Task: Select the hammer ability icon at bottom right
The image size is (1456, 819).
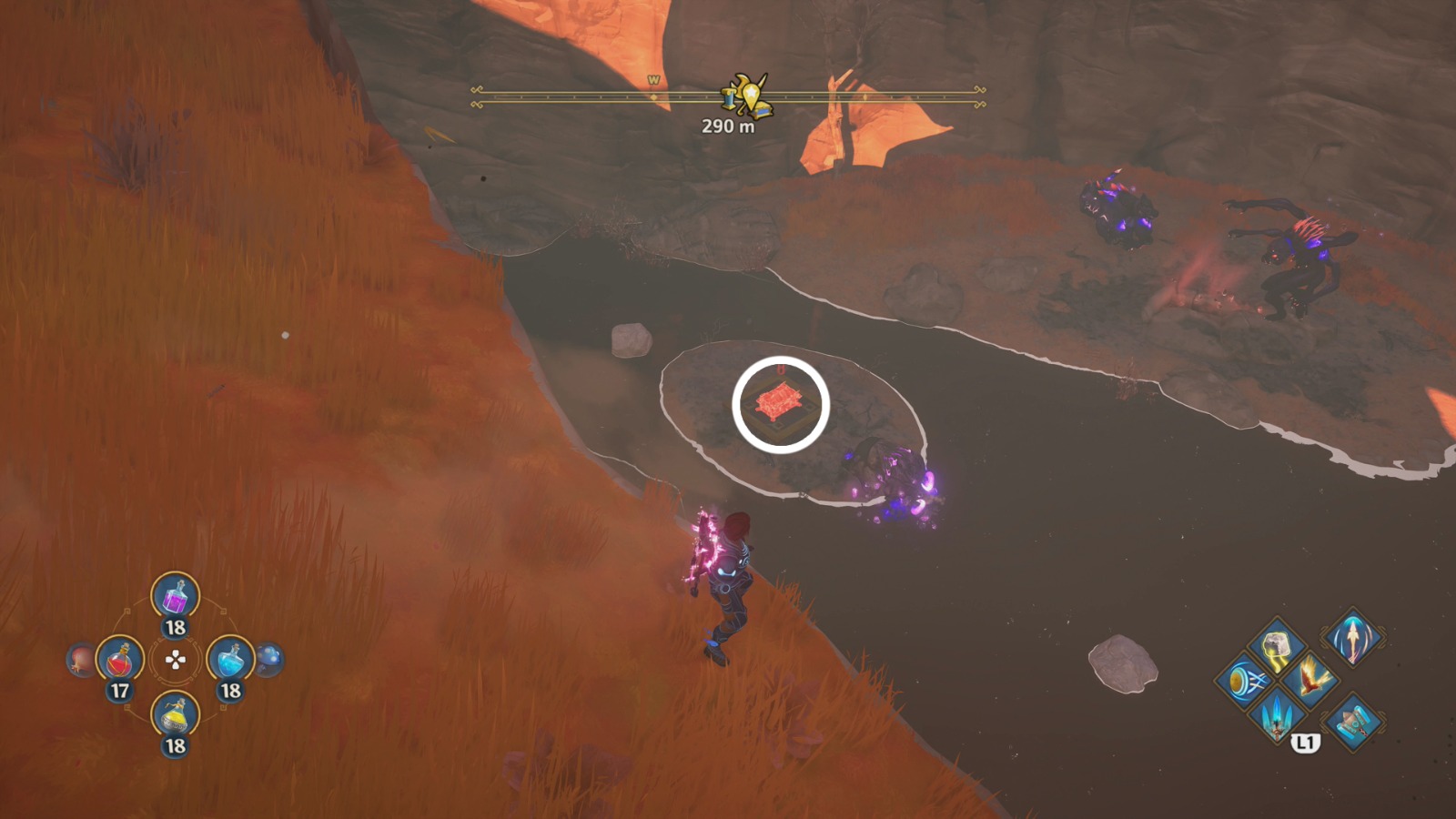Action: (1354, 723)
